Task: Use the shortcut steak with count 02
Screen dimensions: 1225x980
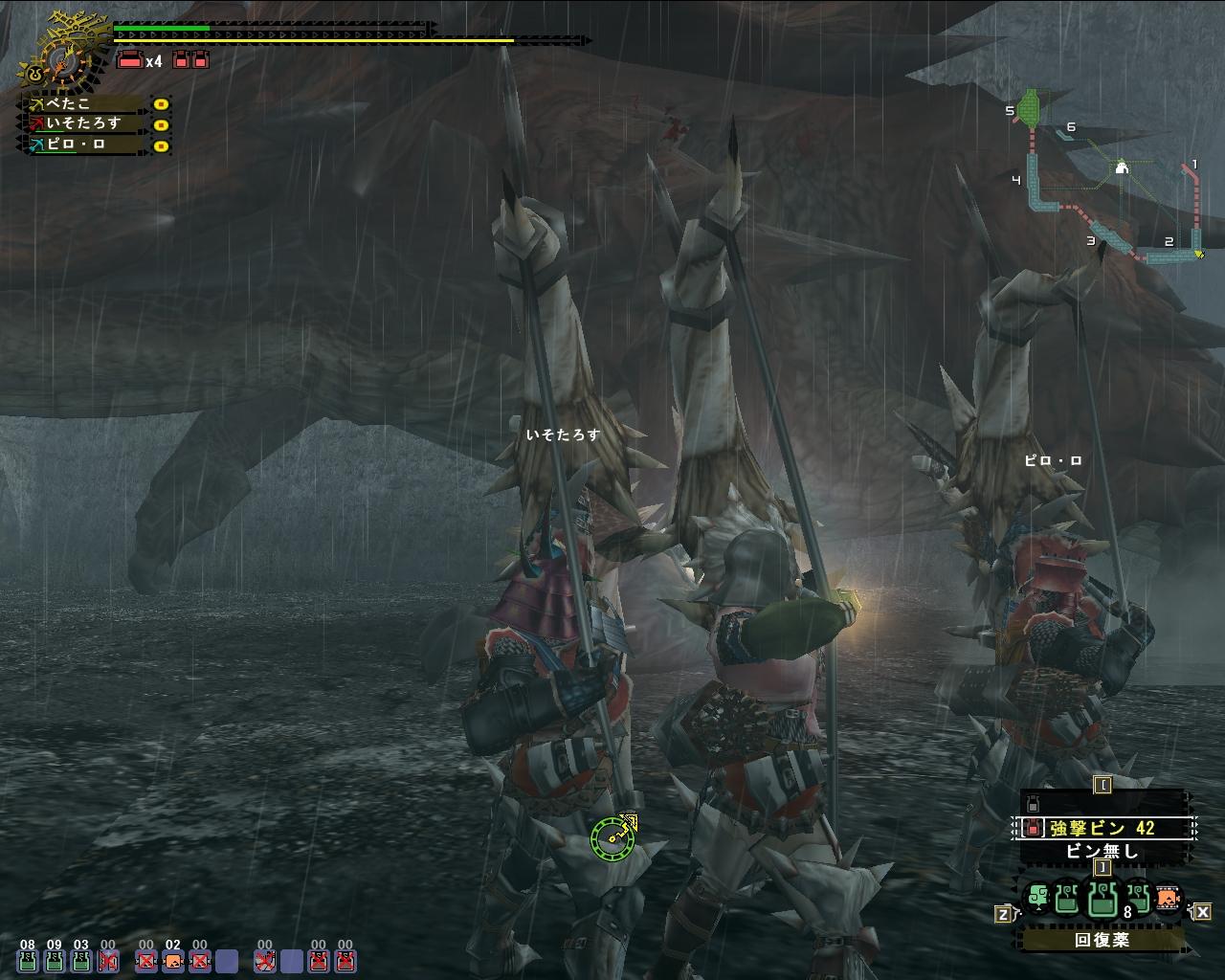Action: (172, 960)
